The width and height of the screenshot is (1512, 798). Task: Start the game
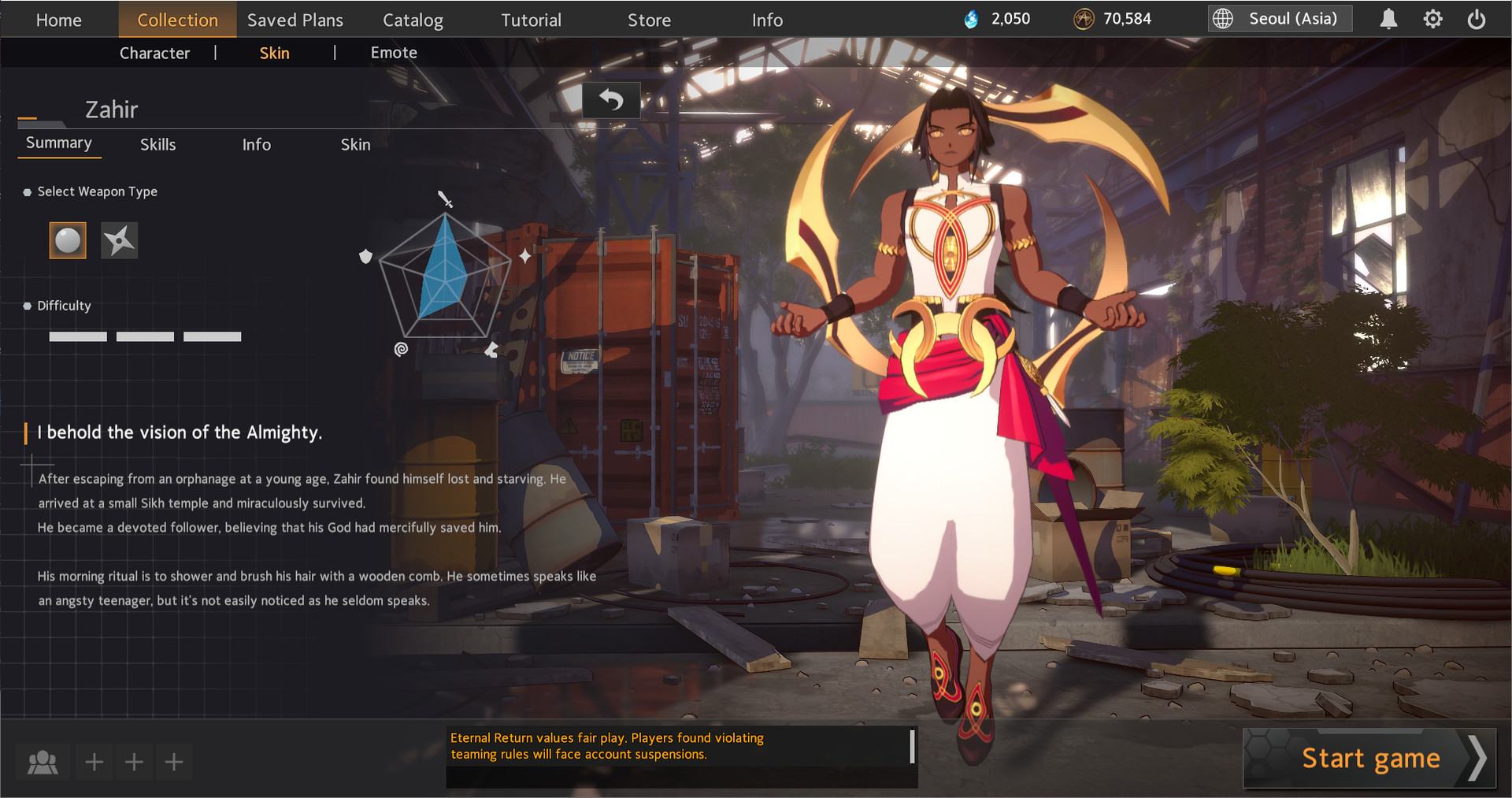pyautogui.click(x=1369, y=759)
